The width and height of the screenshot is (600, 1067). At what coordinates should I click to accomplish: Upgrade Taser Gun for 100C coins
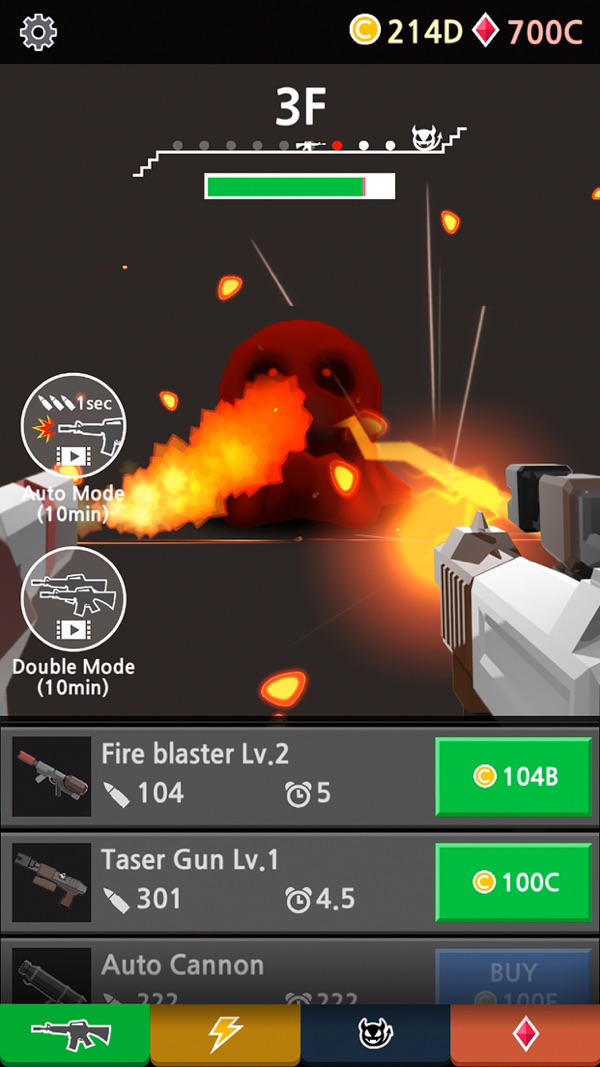514,881
